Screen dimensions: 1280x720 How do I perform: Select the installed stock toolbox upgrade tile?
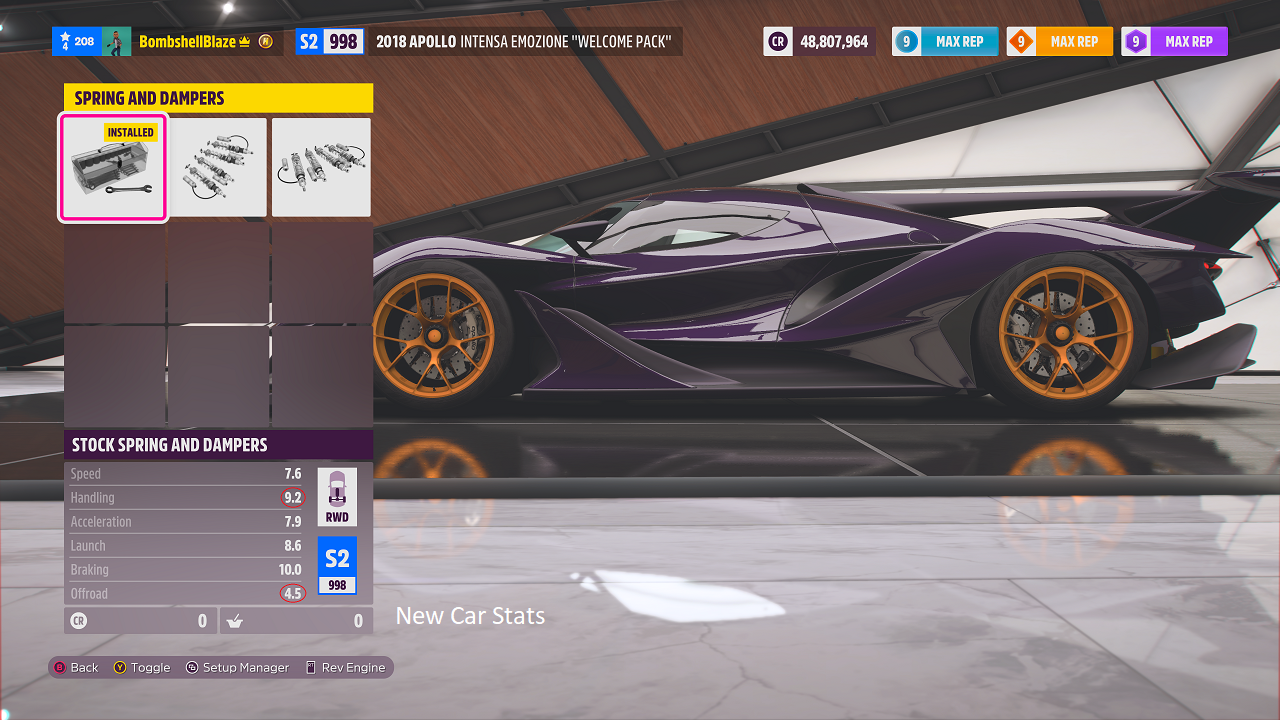coord(114,167)
